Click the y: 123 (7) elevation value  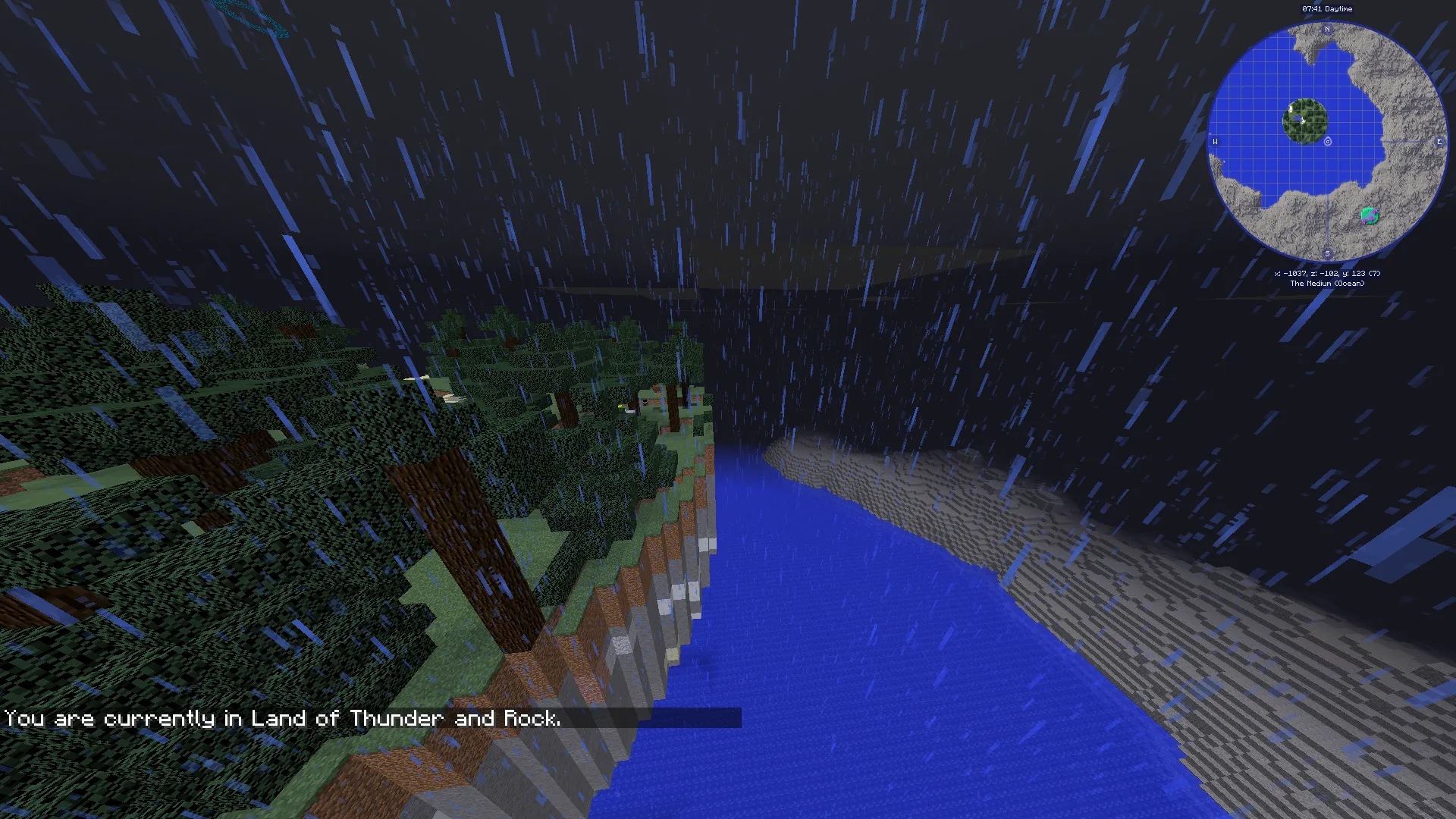(1363, 272)
